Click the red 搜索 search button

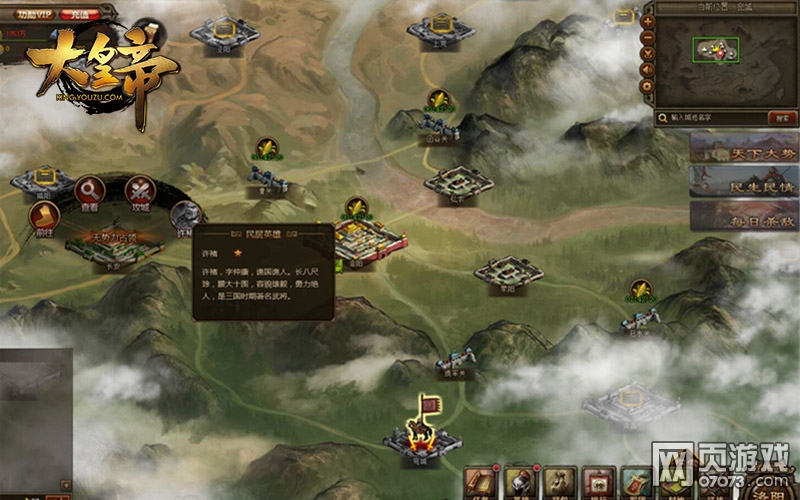coord(781,117)
